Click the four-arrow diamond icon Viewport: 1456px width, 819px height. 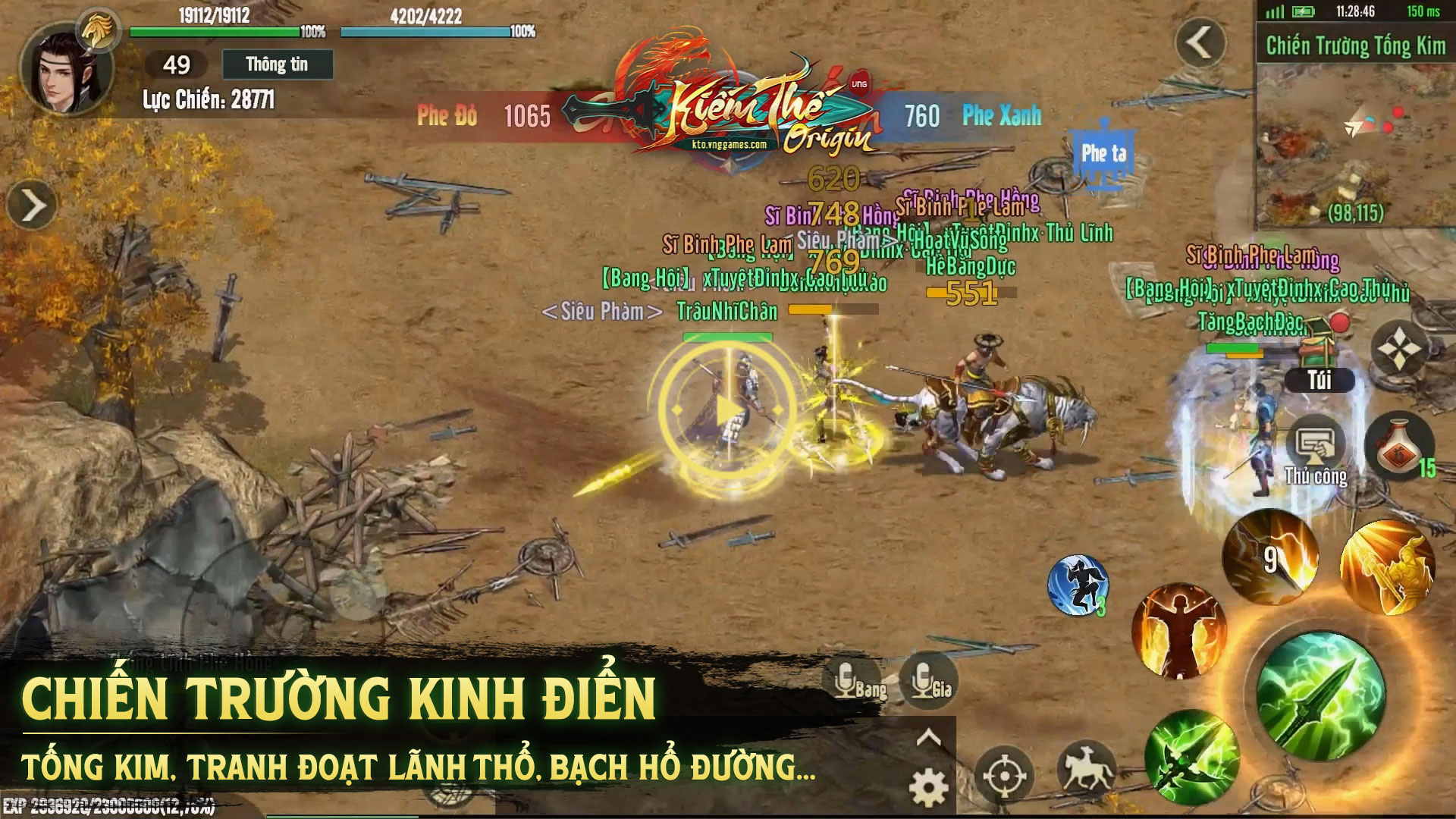click(x=1399, y=350)
